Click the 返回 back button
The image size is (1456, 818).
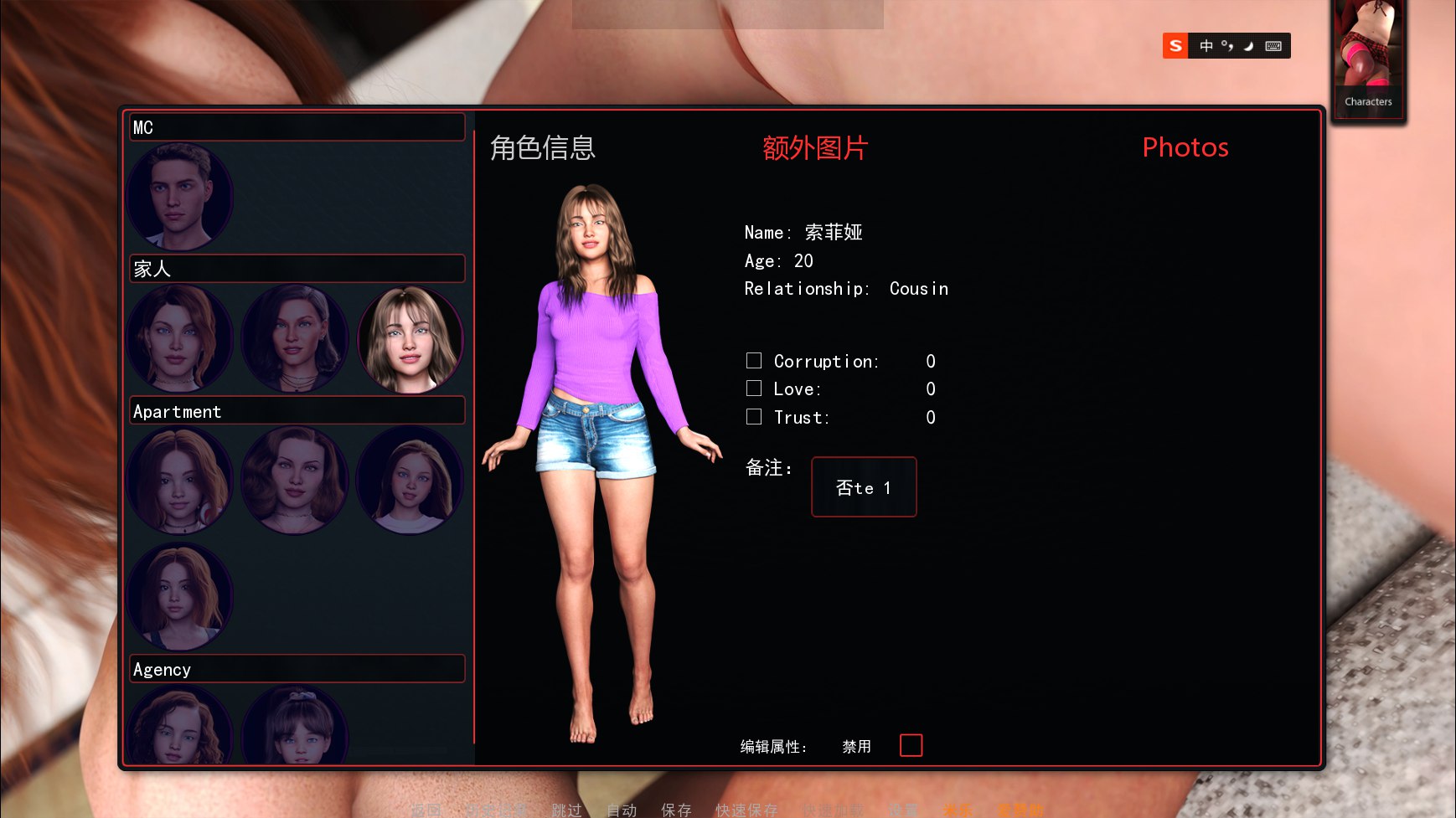click(x=426, y=810)
